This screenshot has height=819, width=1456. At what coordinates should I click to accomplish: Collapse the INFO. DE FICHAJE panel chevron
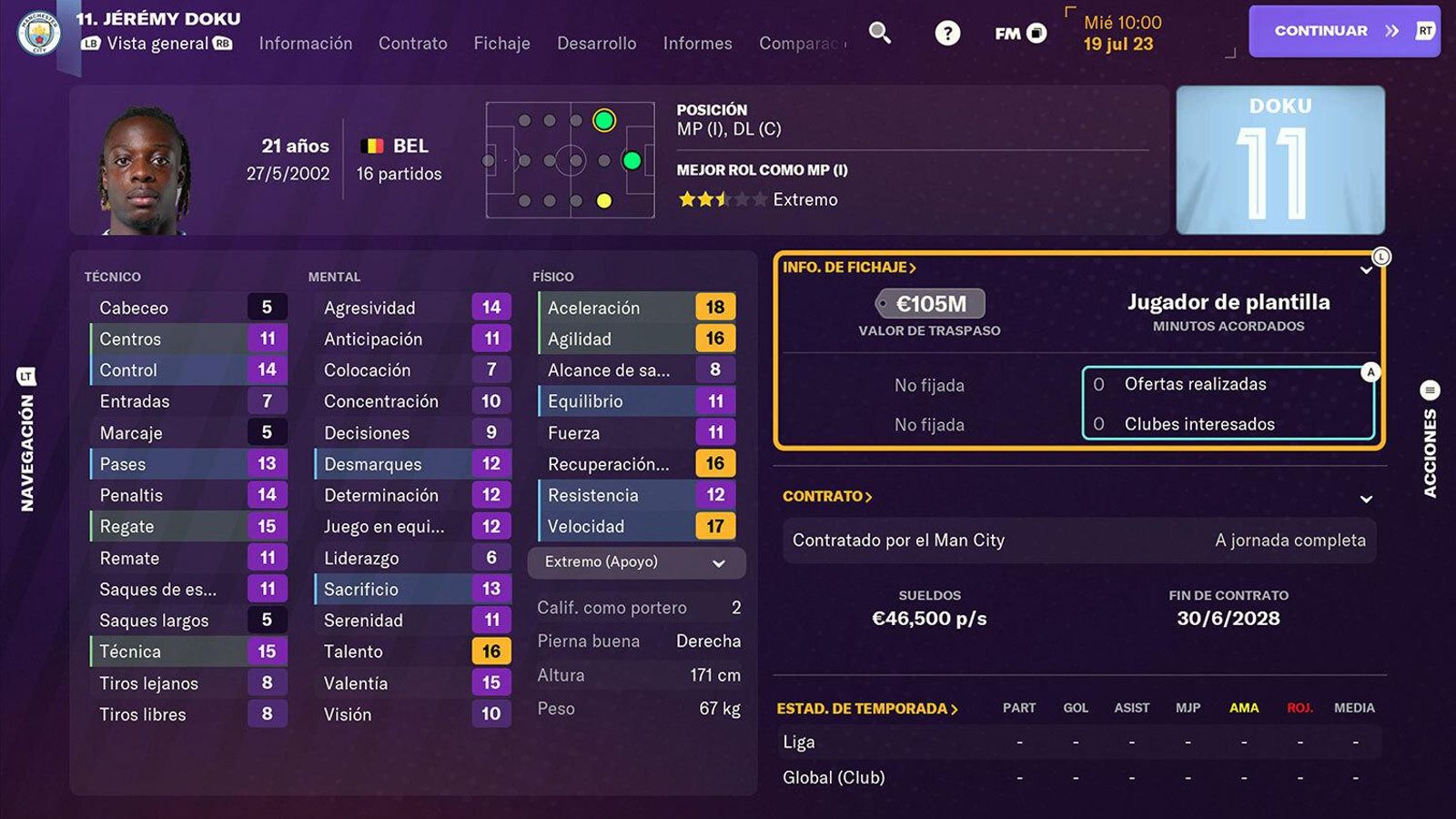pos(1366,269)
